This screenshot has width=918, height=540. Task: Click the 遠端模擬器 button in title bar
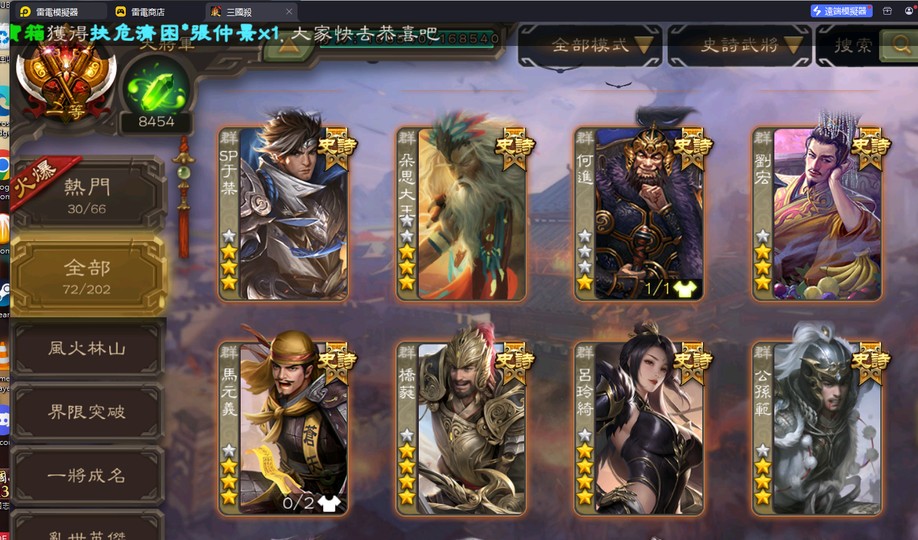click(838, 11)
